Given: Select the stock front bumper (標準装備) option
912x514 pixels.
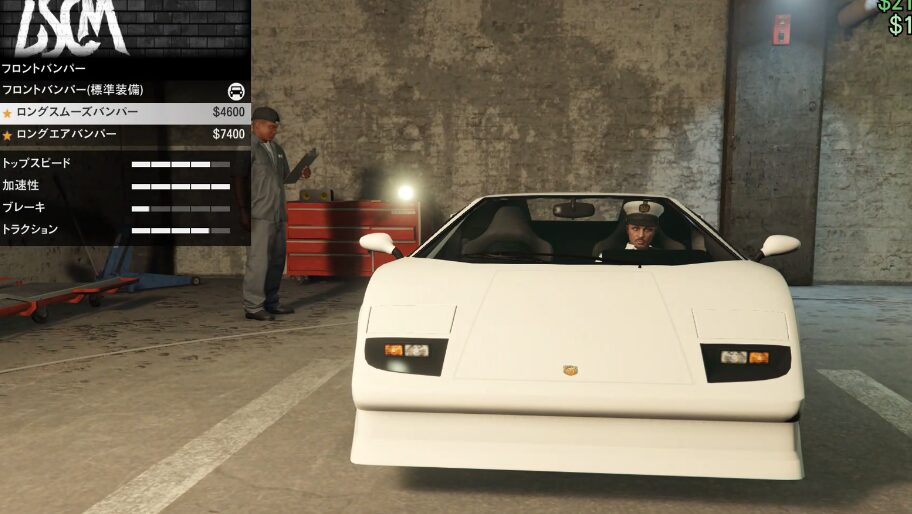Looking at the screenshot, I should pos(124,90).
